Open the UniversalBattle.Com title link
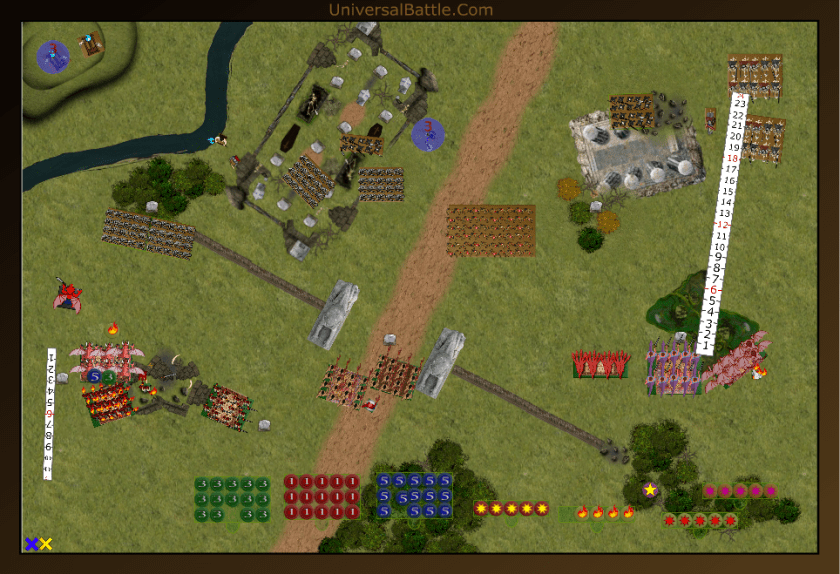Screen dimensions: 840x574 tap(410, 10)
